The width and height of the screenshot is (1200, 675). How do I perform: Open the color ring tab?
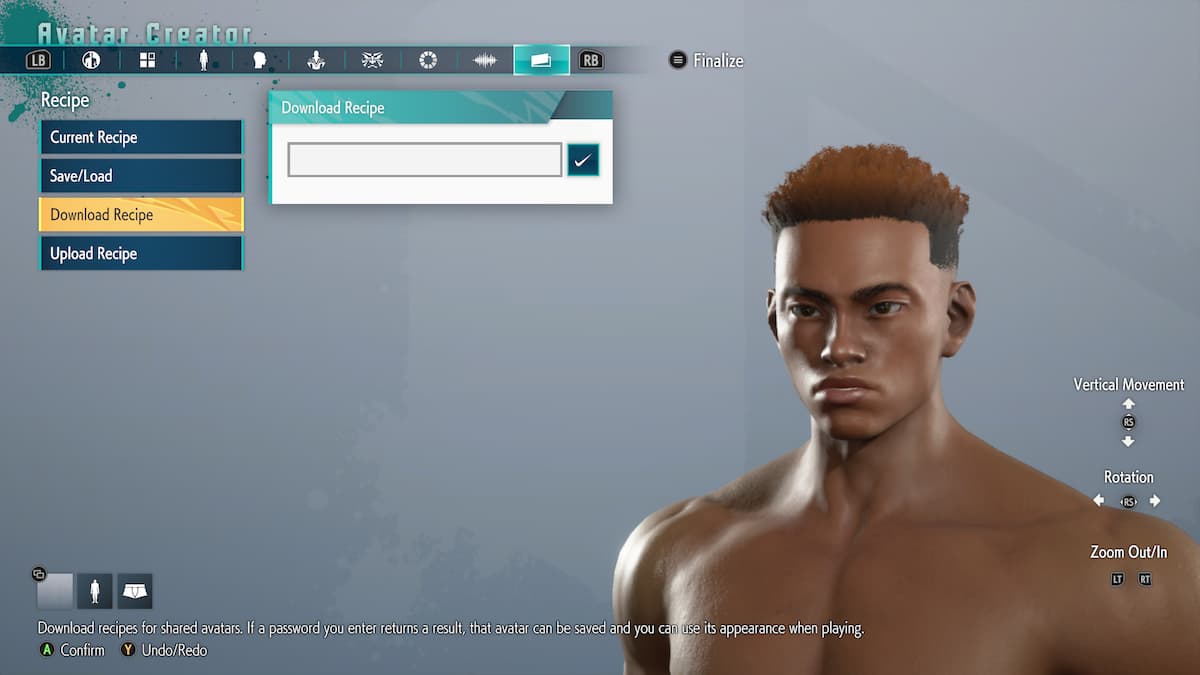point(428,61)
